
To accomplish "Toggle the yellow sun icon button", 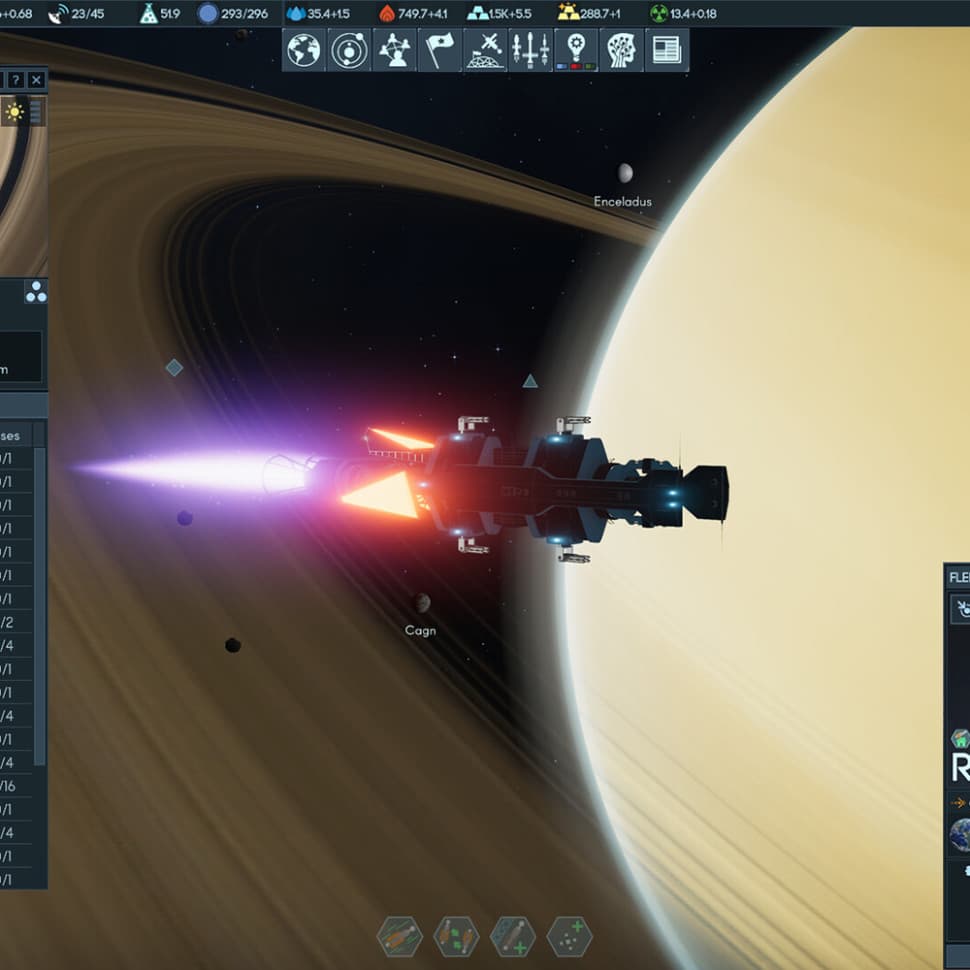I will [x=14, y=111].
